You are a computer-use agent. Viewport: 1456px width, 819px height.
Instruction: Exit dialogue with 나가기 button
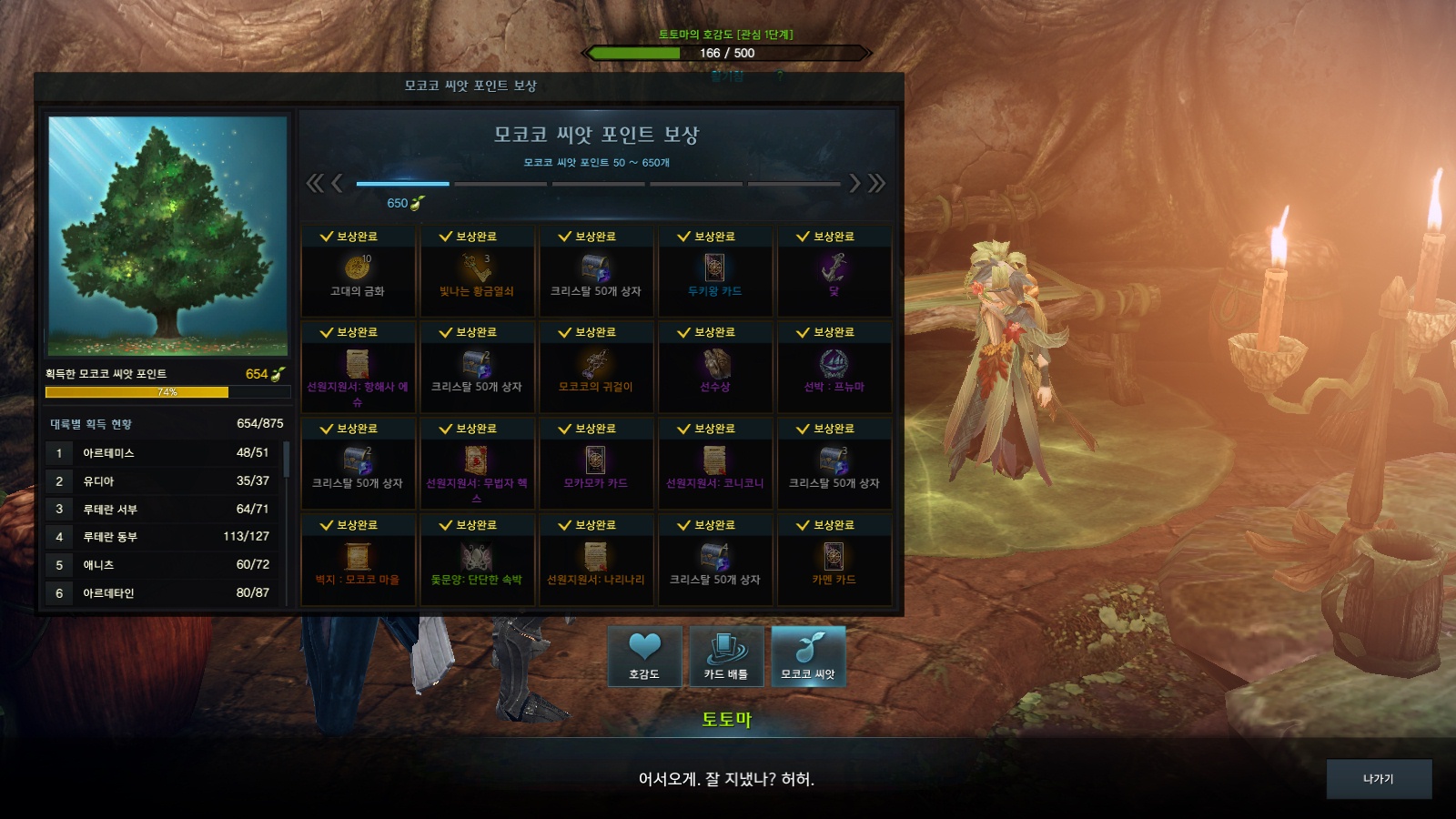coord(1378,779)
